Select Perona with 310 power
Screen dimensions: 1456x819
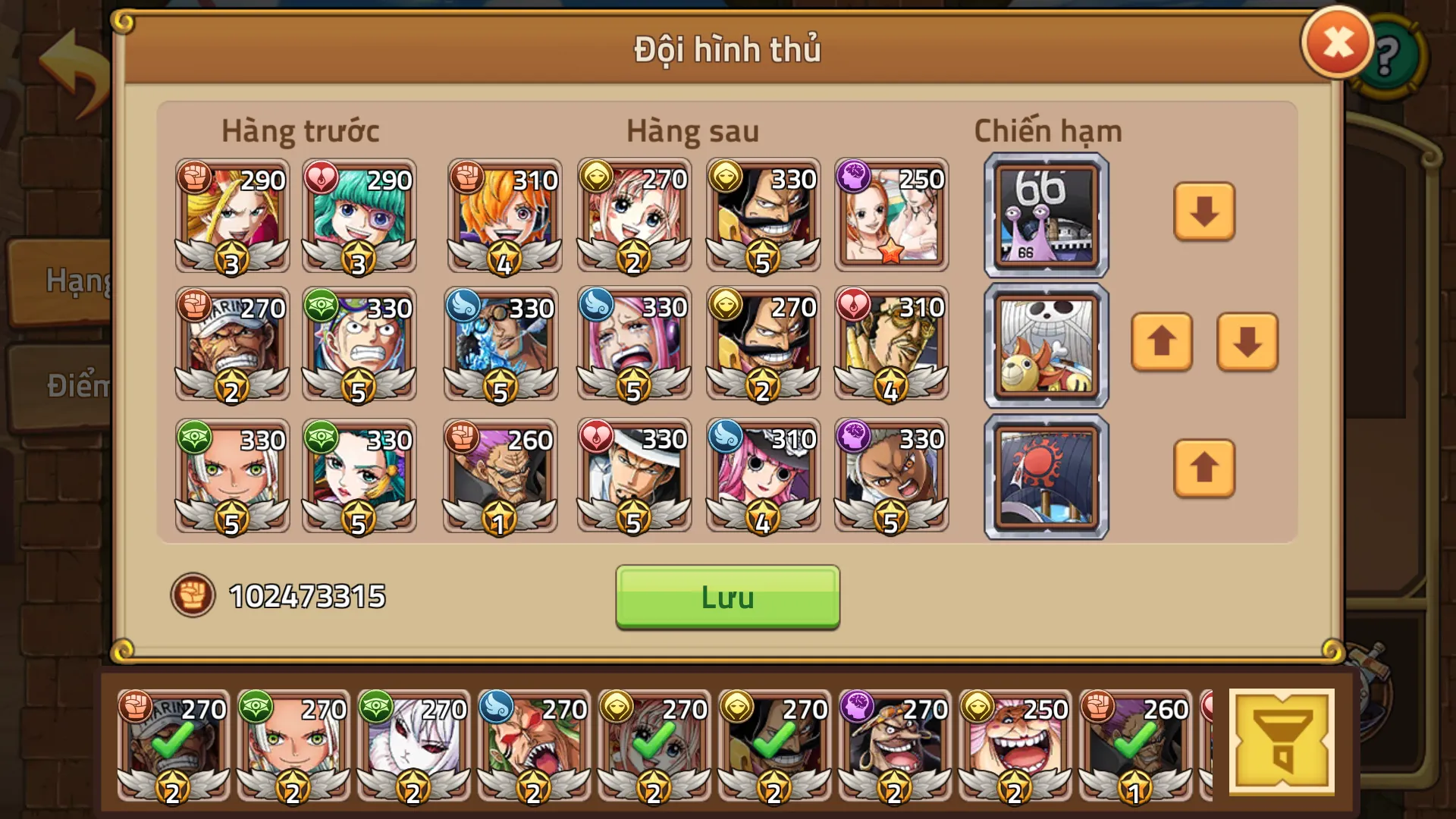[x=762, y=475]
